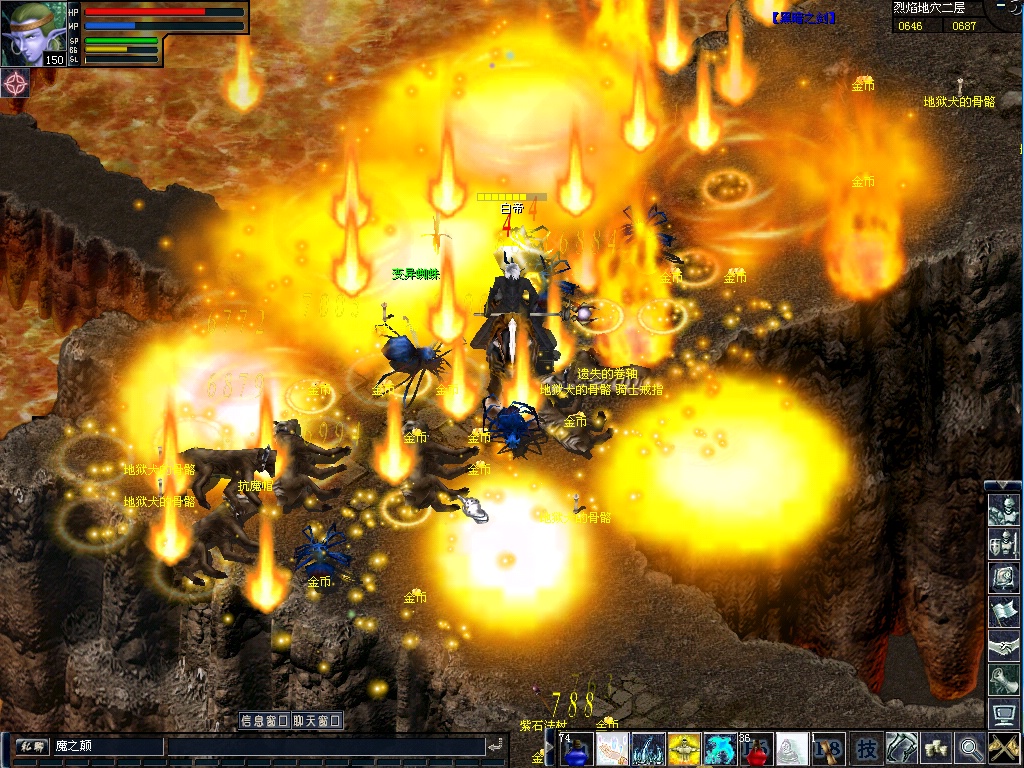Viewport: 1024px width, 768px height.
Task: Activate the ice spikes skill
Action: (x=648, y=748)
